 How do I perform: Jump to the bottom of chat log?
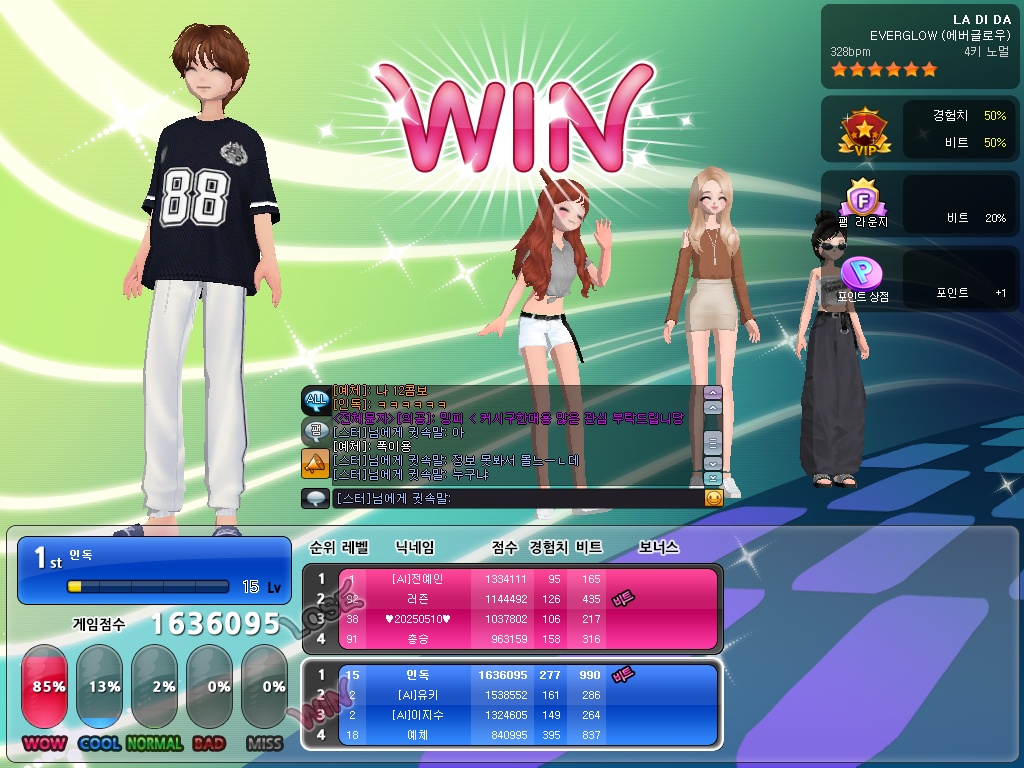(713, 479)
